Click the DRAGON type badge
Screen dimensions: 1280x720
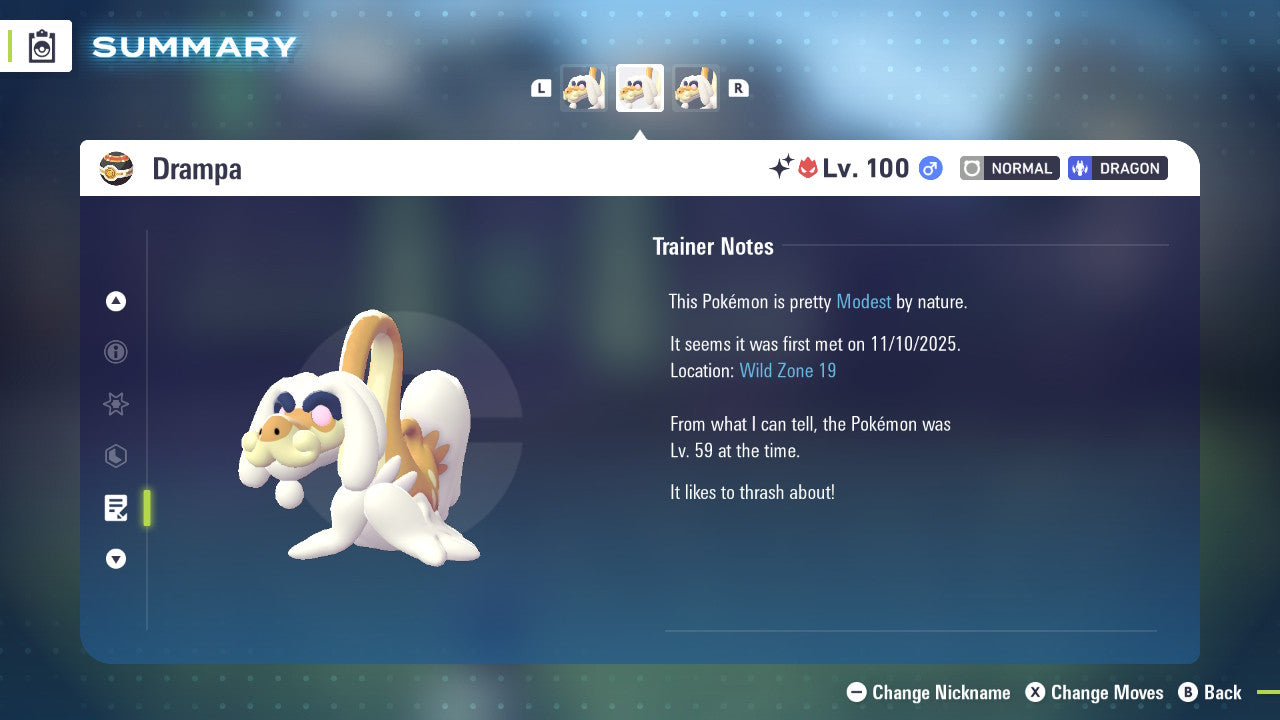[x=1117, y=168]
